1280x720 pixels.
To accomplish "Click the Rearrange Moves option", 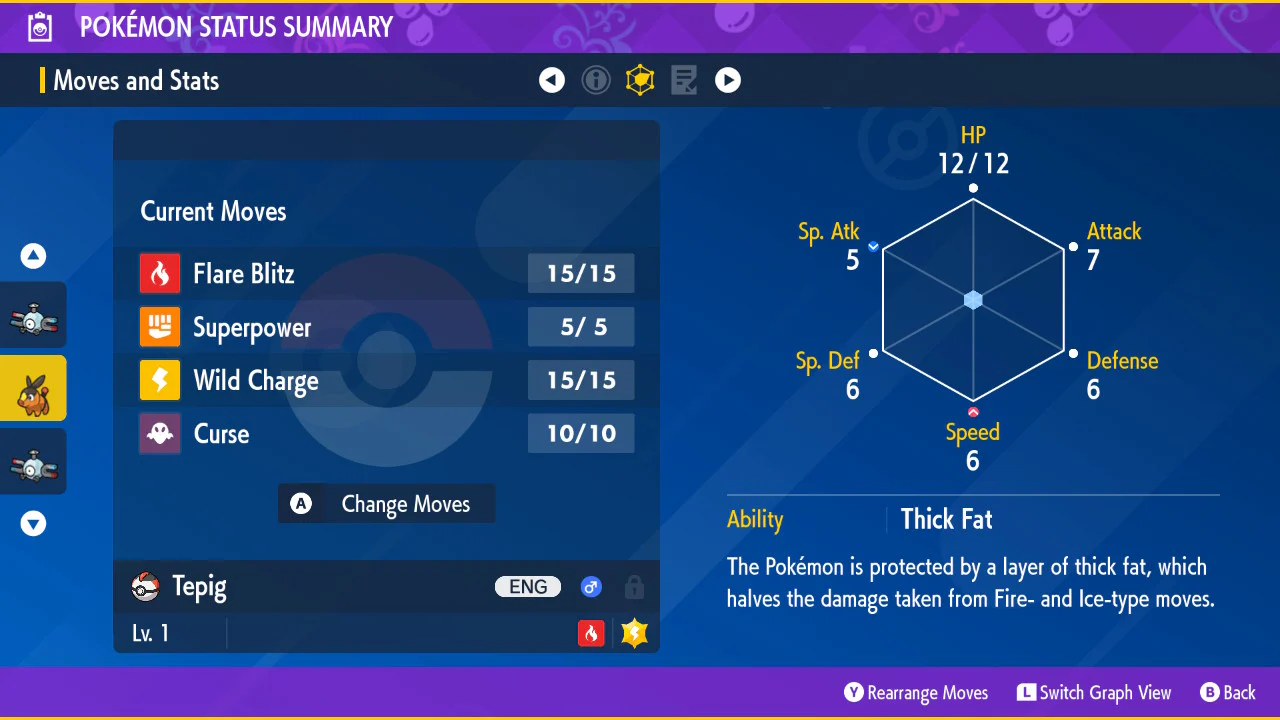I will [x=916, y=693].
